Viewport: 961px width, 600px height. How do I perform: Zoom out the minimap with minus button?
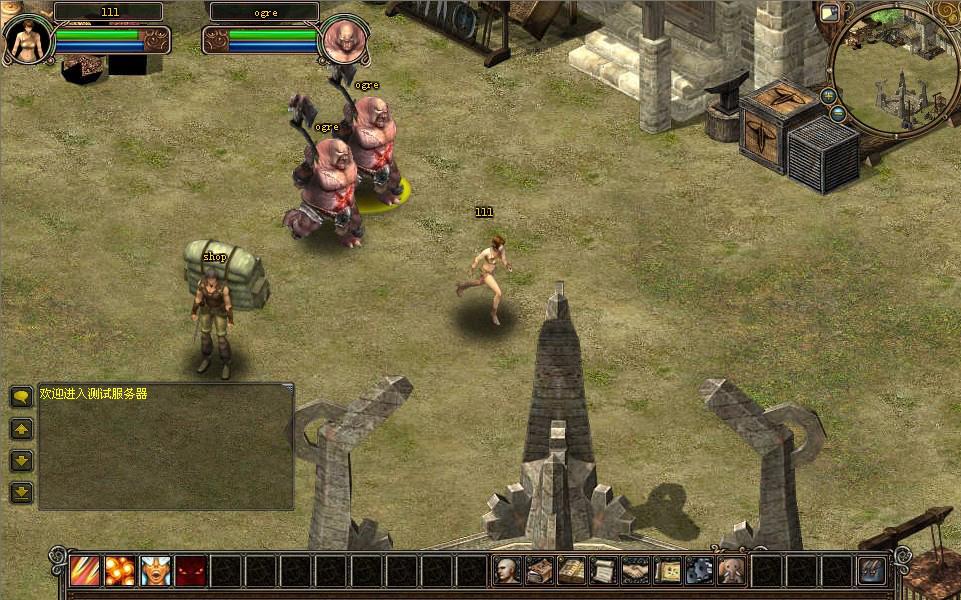click(838, 113)
